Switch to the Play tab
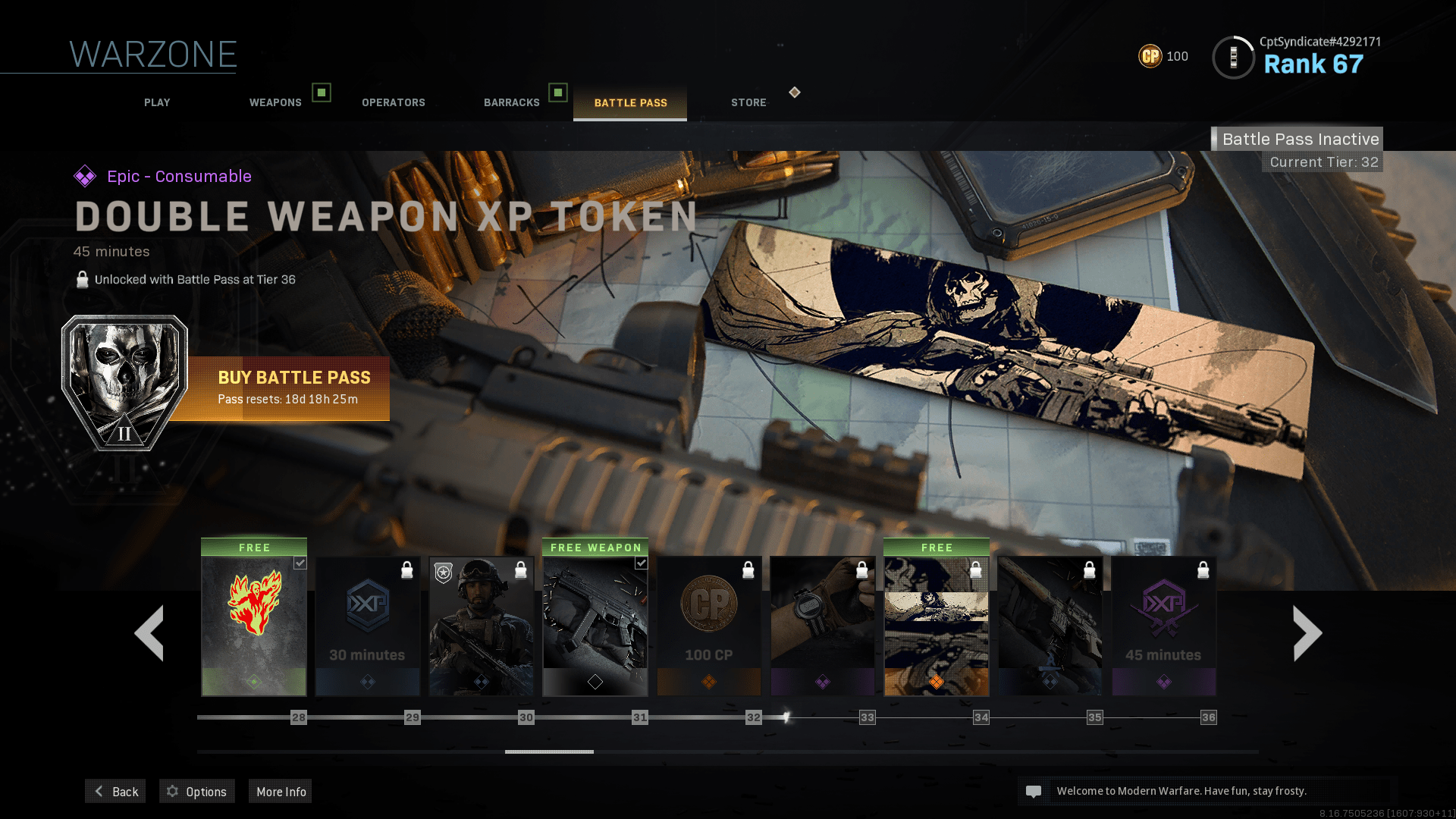The width and height of the screenshot is (1456, 819). [x=157, y=102]
